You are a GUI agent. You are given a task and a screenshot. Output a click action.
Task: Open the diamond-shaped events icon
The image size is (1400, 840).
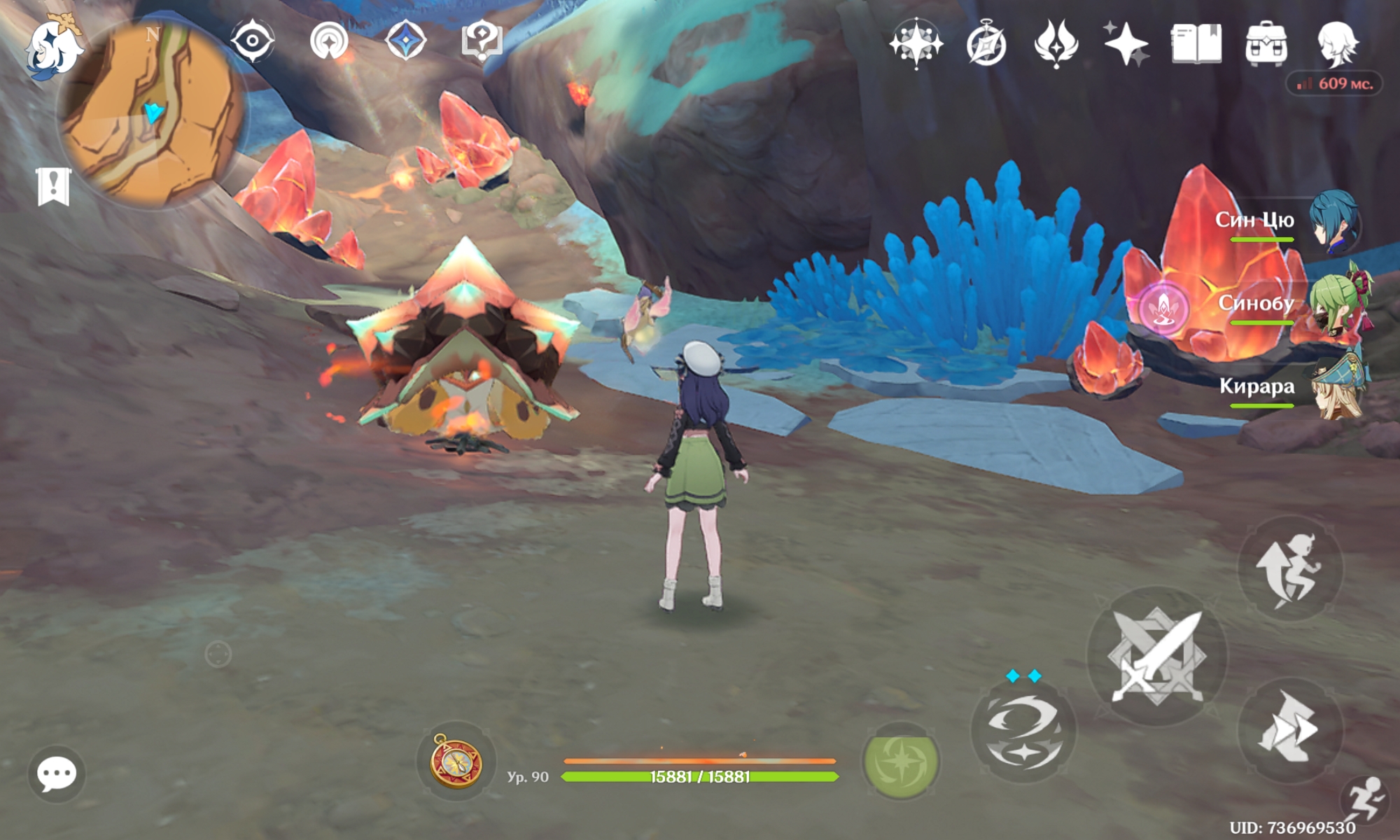click(x=406, y=41)
